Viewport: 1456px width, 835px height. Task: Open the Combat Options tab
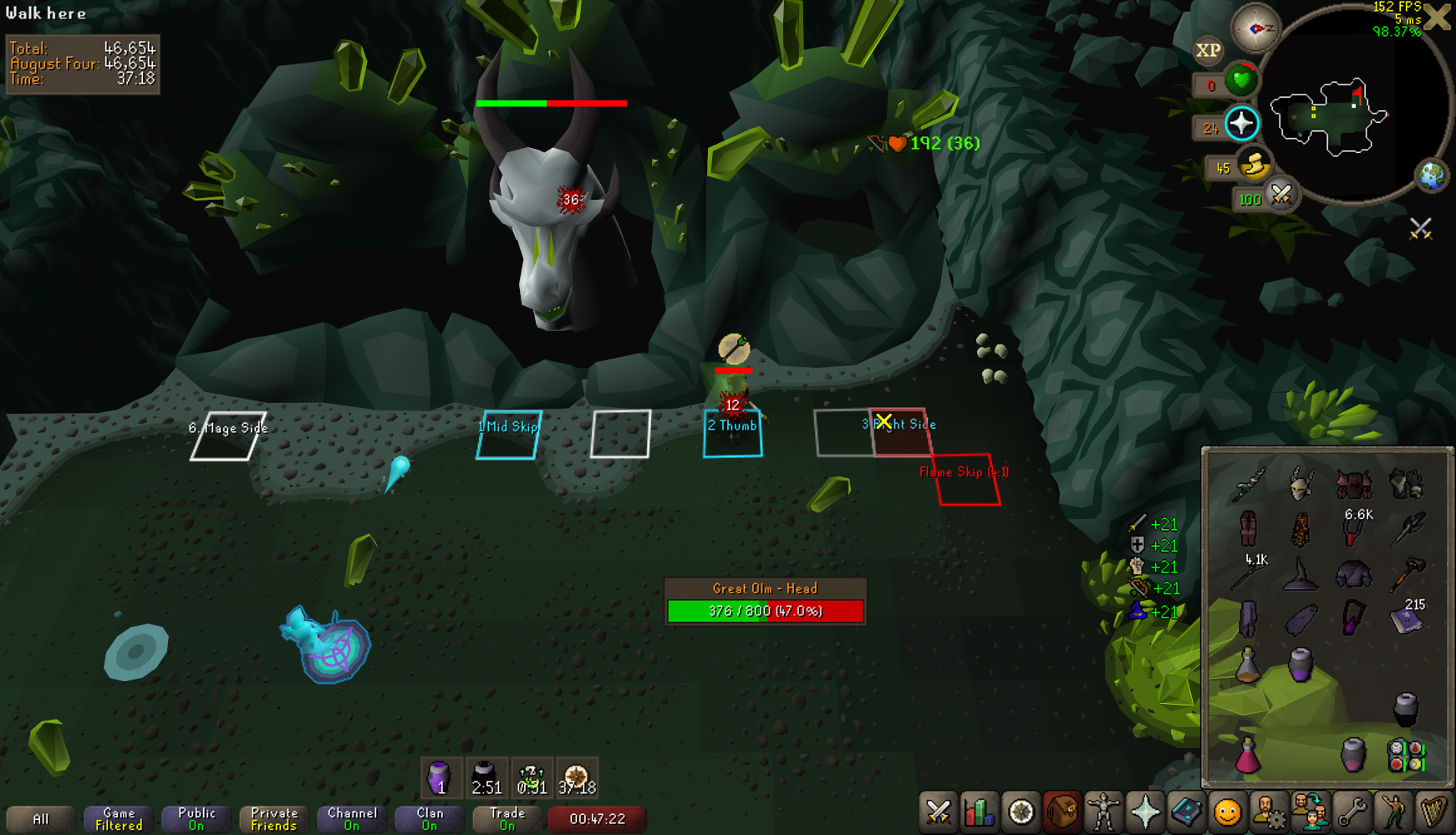click(x=939, y=812)
